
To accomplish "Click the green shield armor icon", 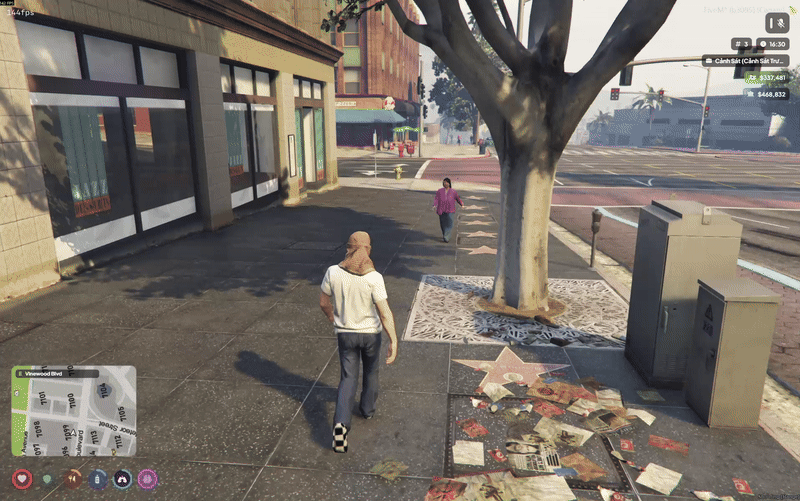I will (x=47, y=479).
